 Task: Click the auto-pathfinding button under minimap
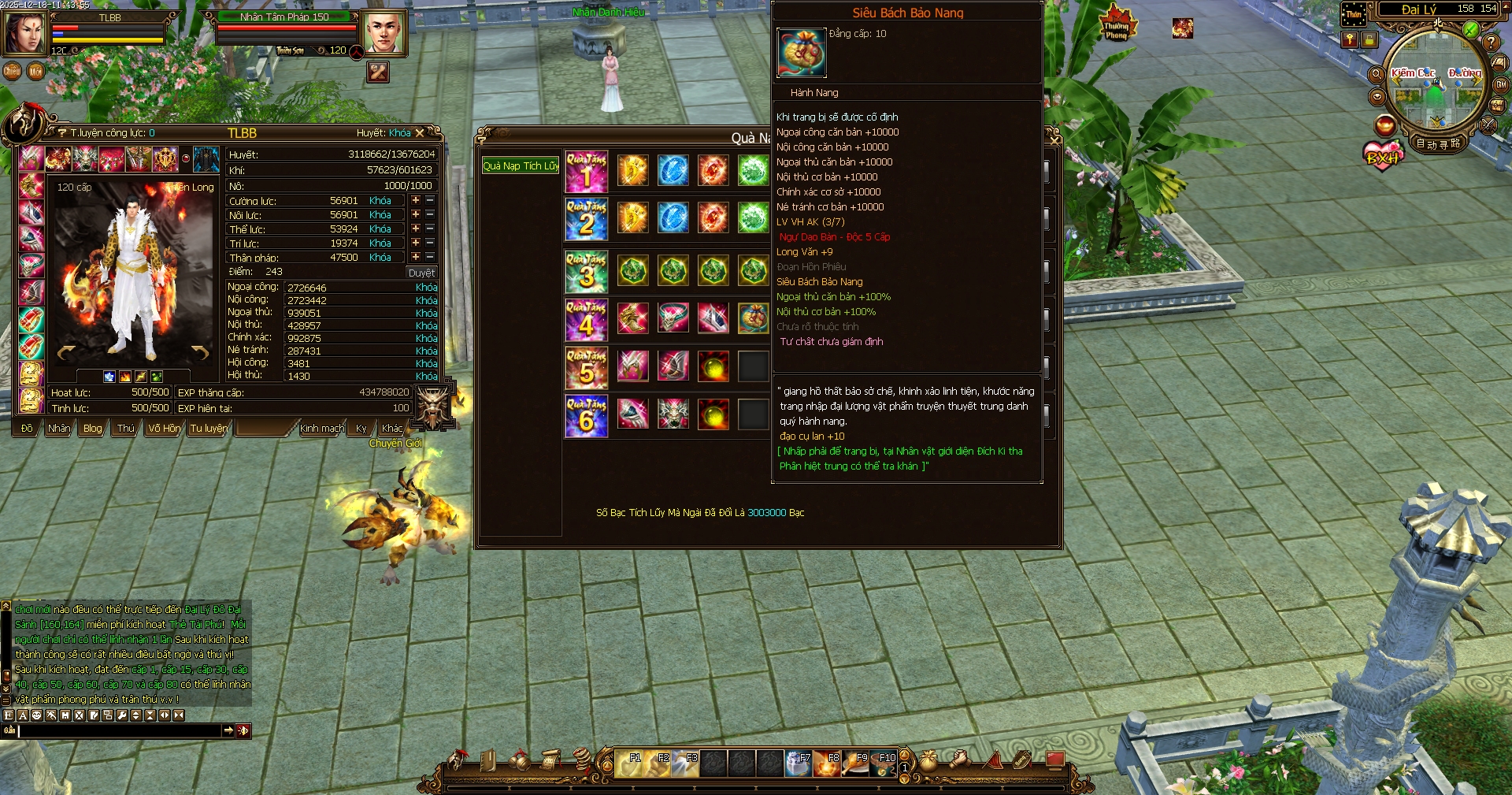pos(1438,144)
